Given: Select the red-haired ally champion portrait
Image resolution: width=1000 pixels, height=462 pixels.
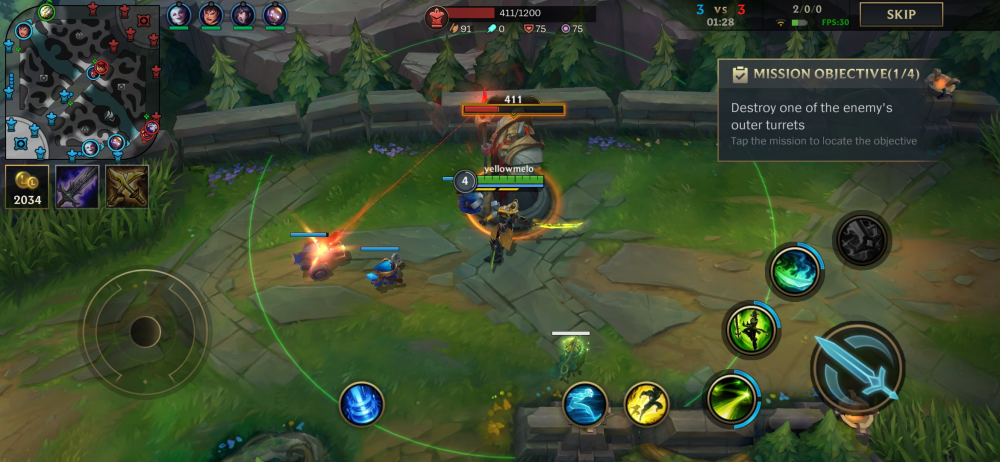Looking at the screenshot, I should pyautogui.click(x=210, y=15).
